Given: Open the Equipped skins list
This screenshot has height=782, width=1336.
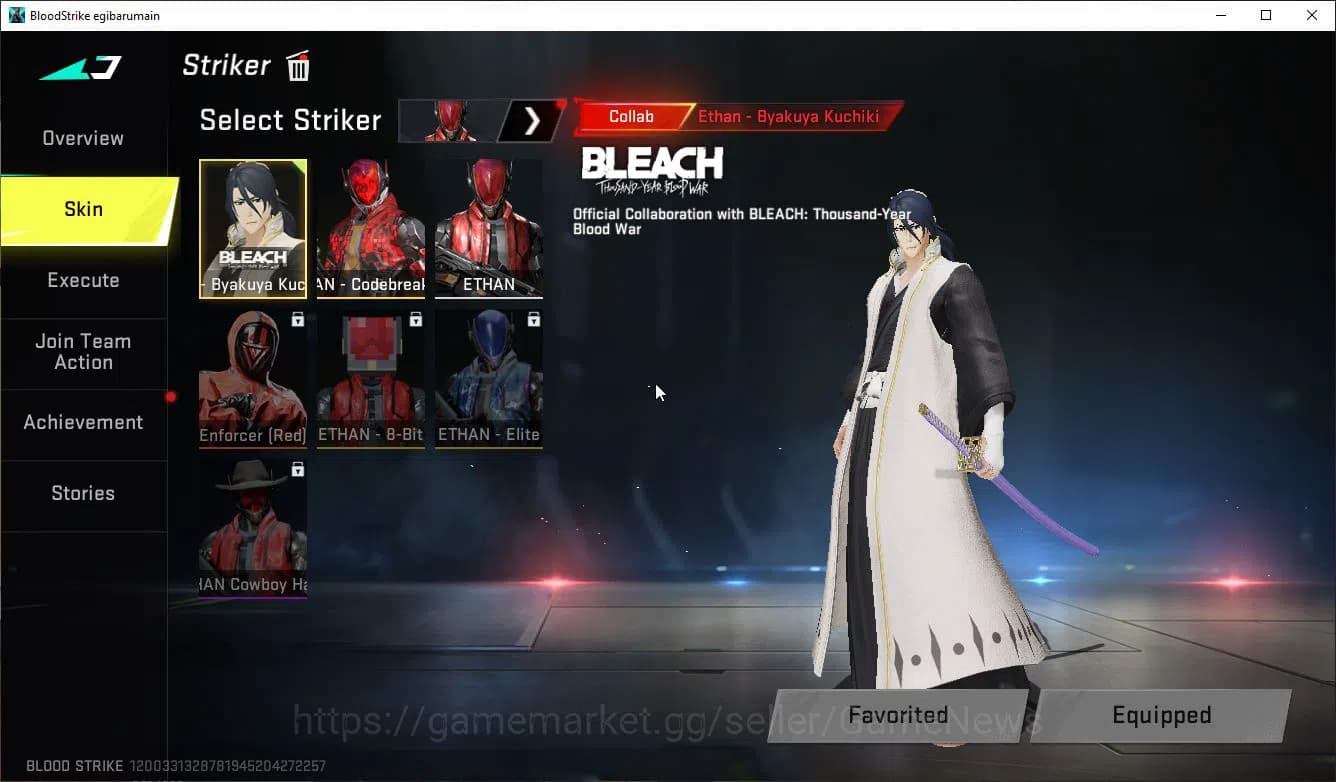Looking at the screenshot, I should (x=1162, y=715).
